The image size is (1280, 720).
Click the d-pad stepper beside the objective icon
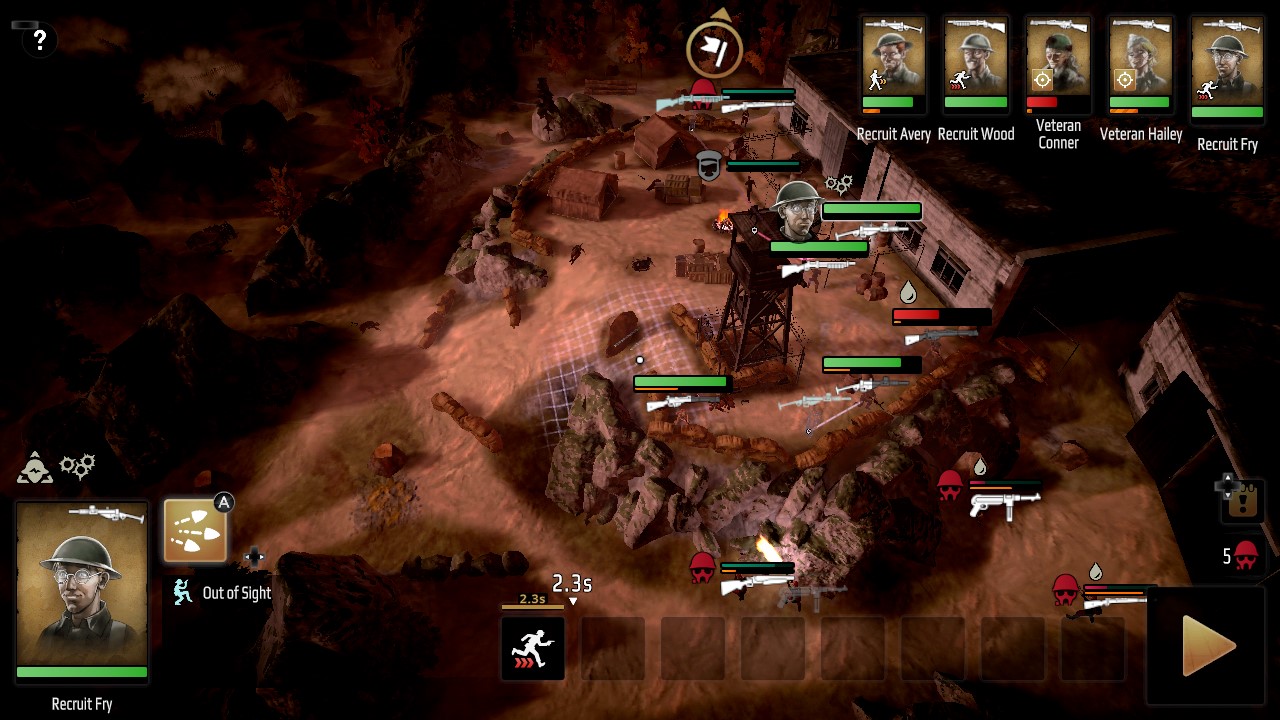(x=1227, y=486)
